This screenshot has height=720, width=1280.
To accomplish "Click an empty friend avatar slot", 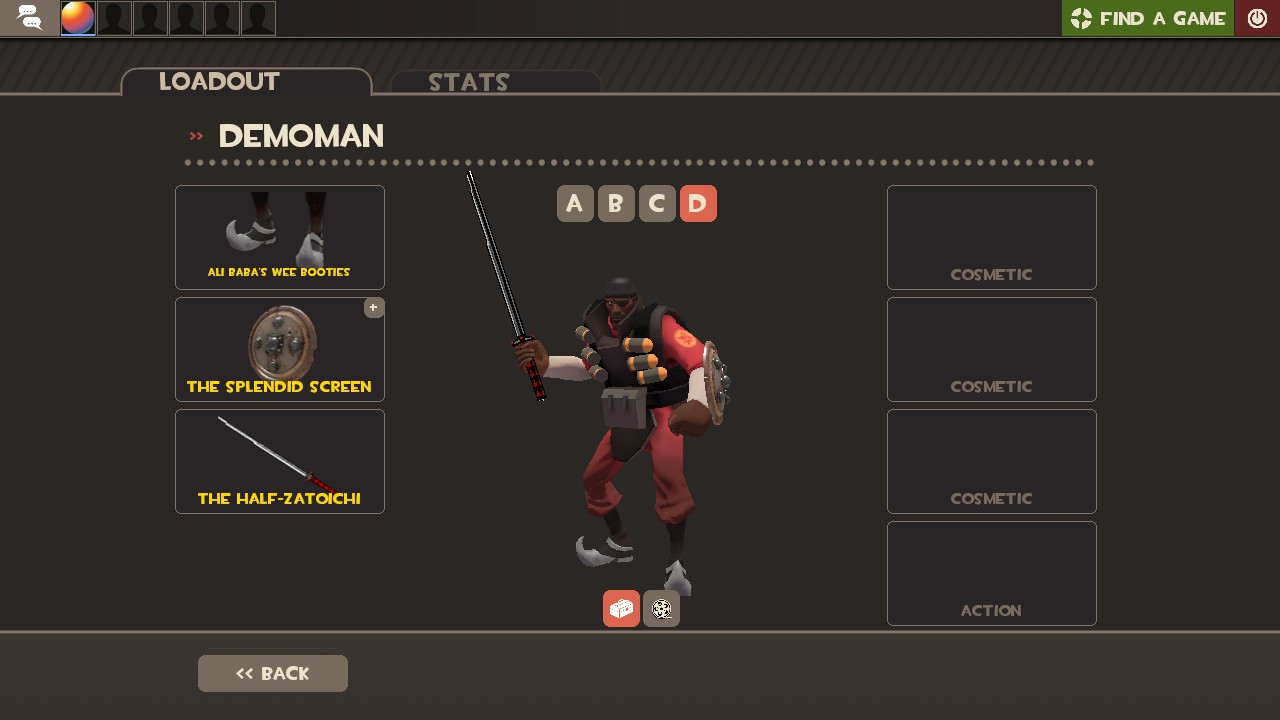I will click(114, 17).
